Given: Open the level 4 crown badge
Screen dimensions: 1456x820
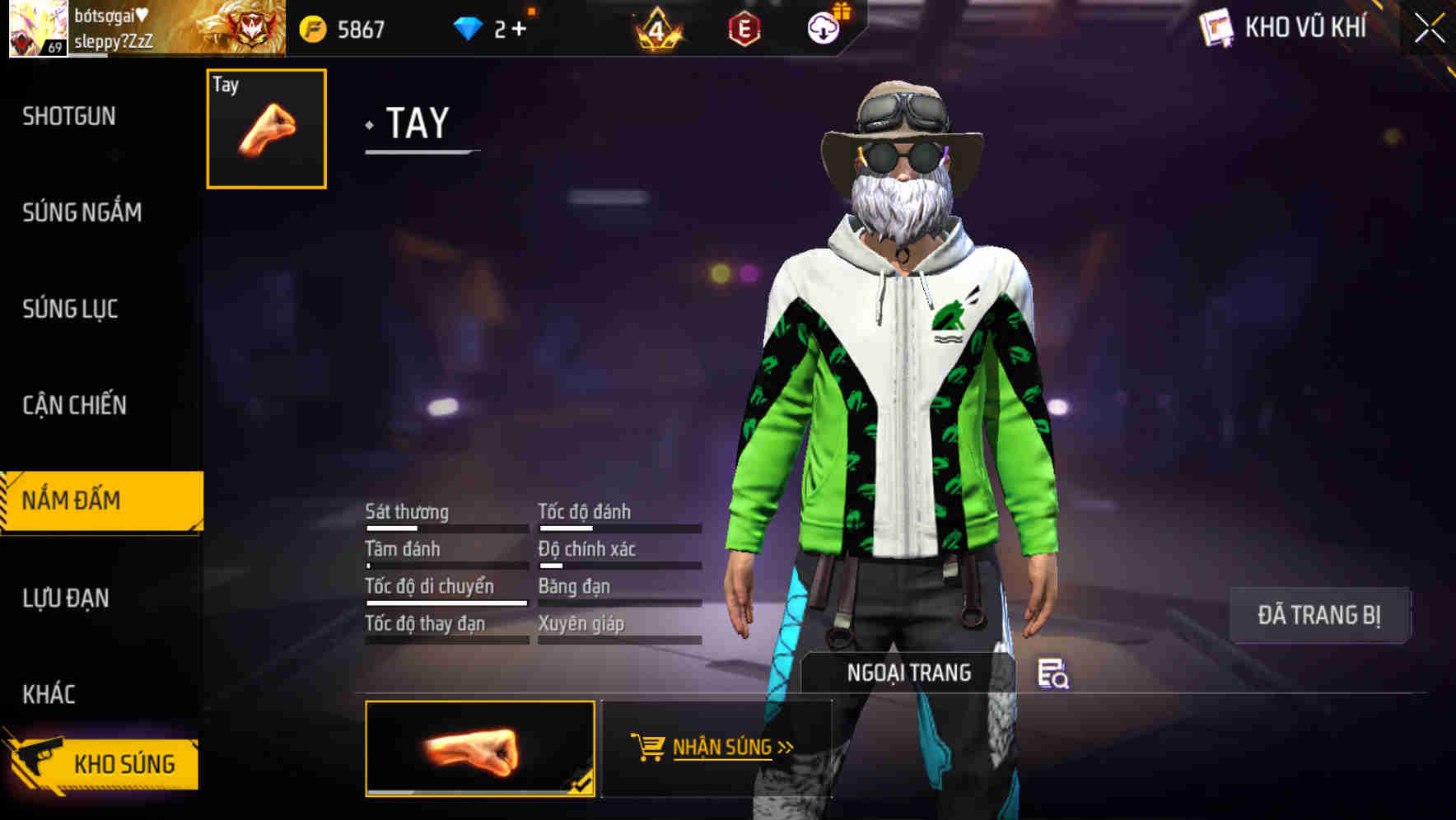Looking at the screenshot, I should 656,27.
